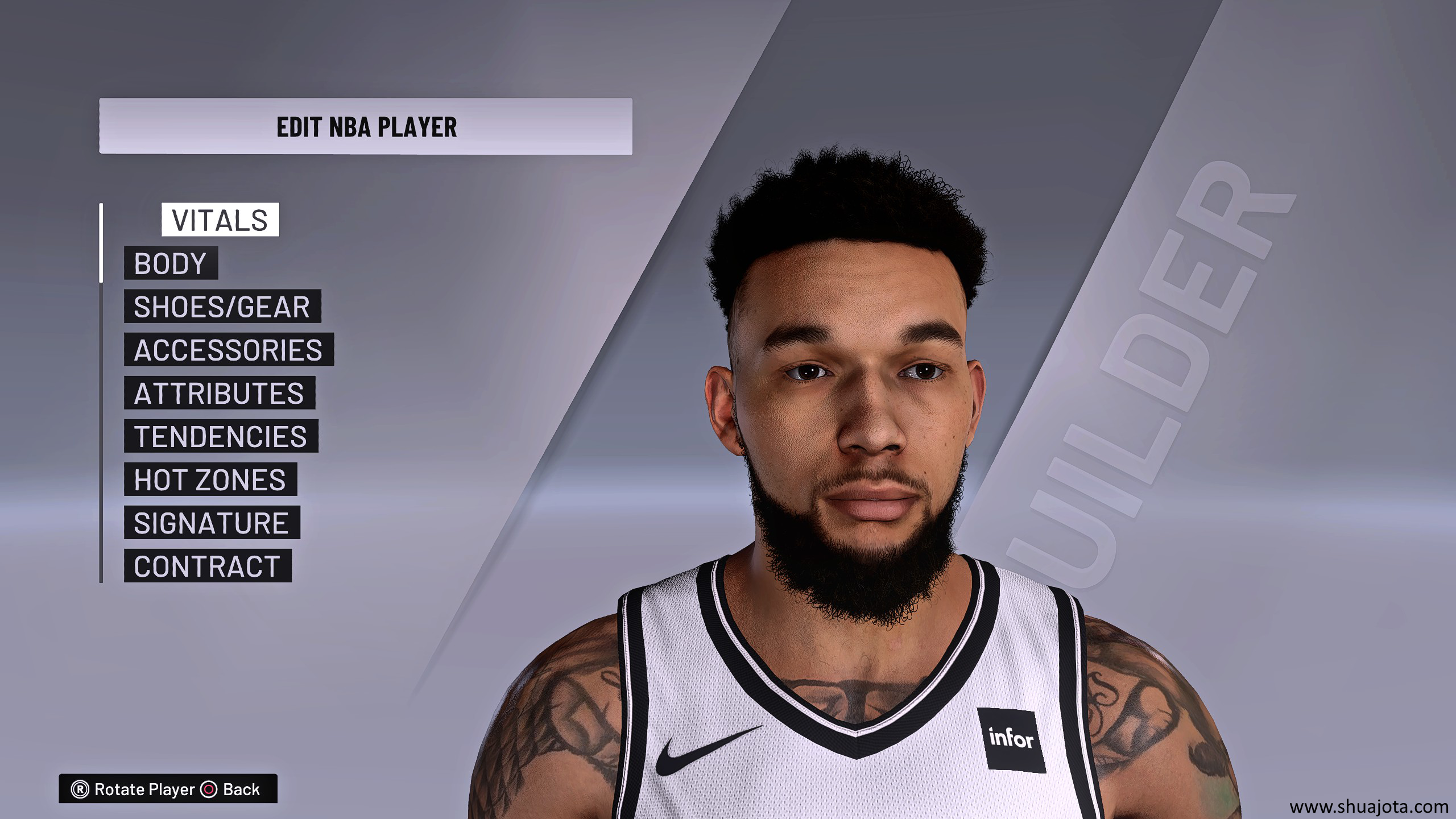Image resolution: width=1456 pixels, height=819 pixels.
Task: Open the Accessories section
Action: (x=229, y=350)
